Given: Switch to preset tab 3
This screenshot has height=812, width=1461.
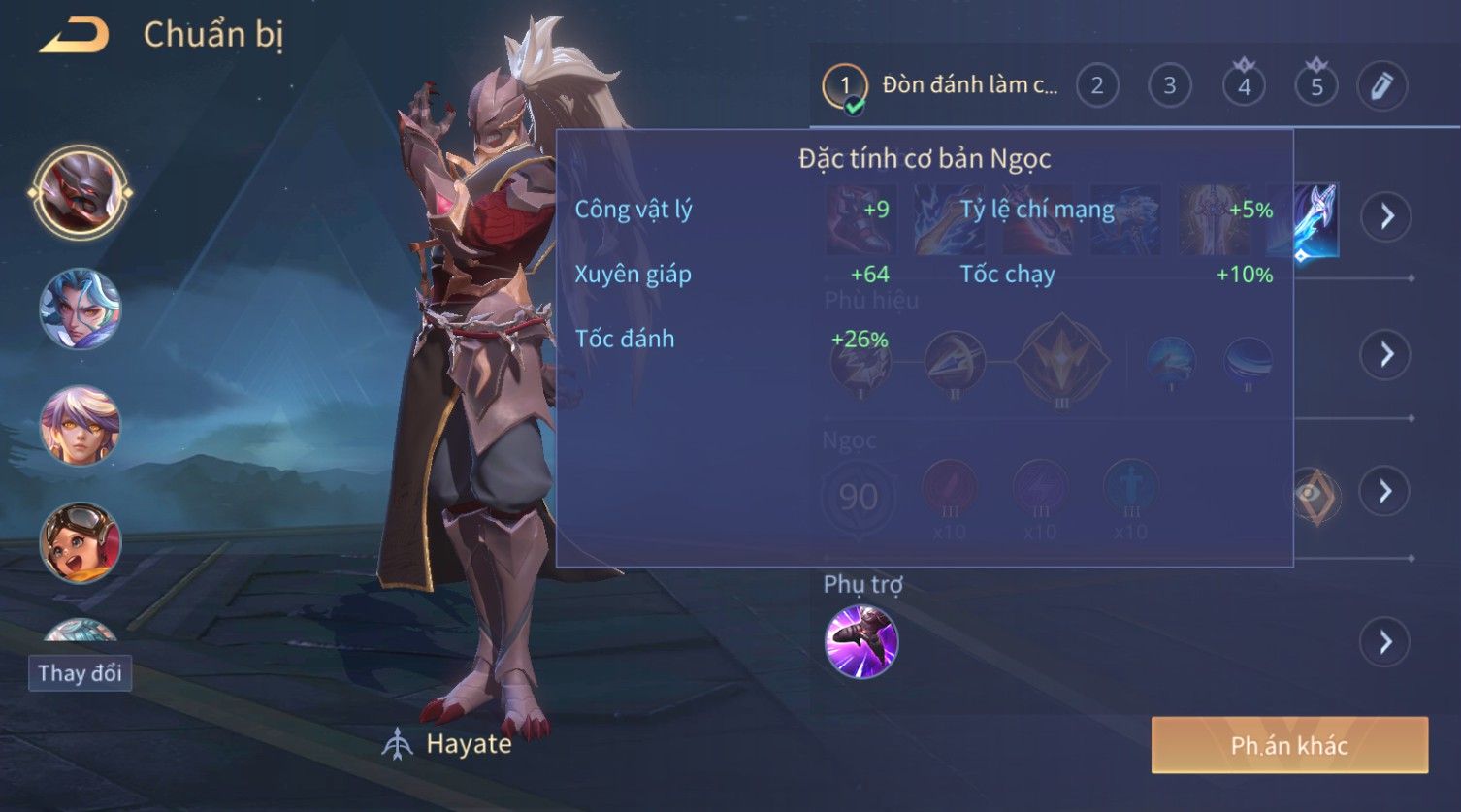Looking at the screenshot, I should pyautogui.click(x=1170, y=86).
